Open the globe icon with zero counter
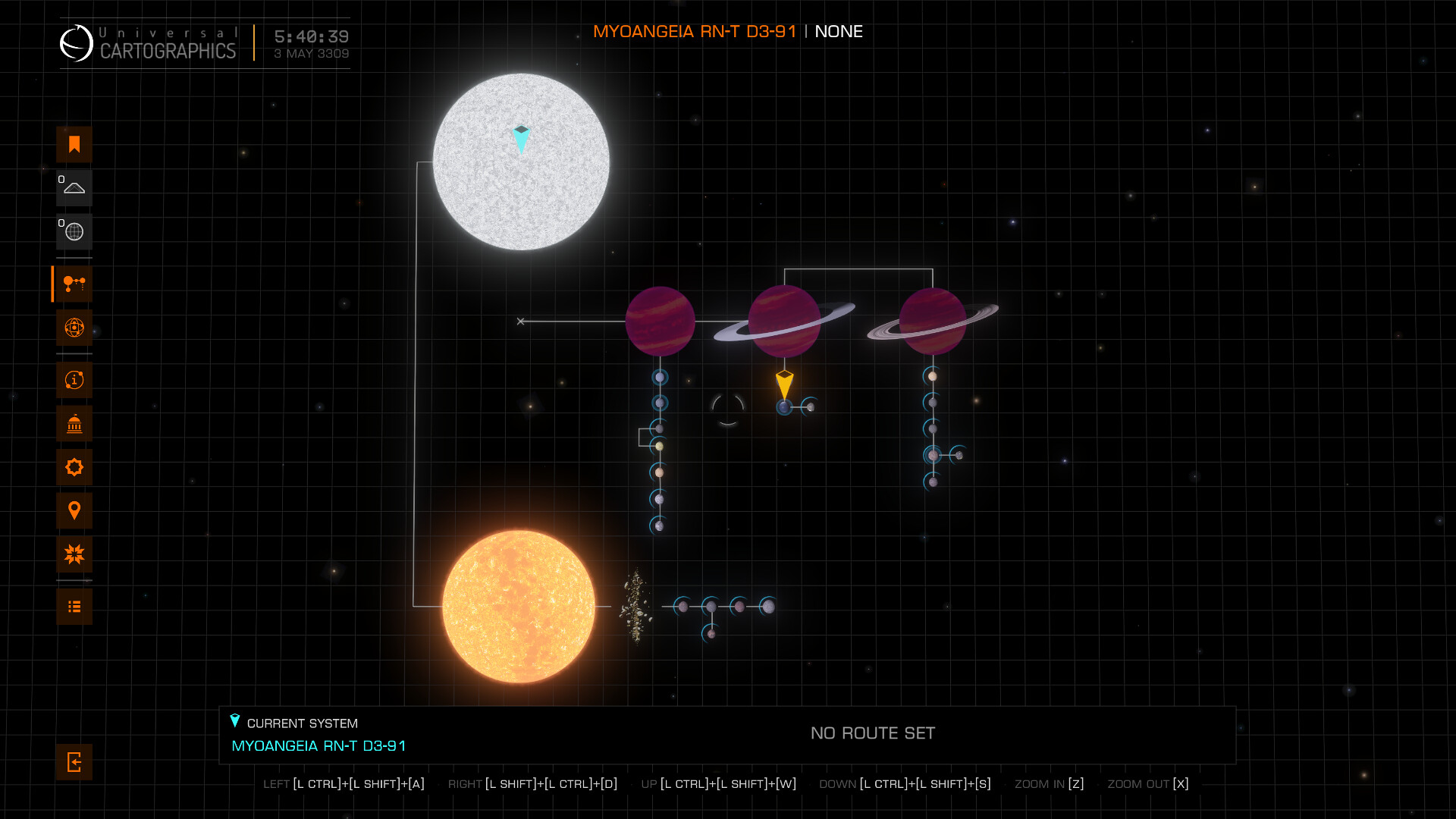Screen dimensions: 1456x819 74,232
